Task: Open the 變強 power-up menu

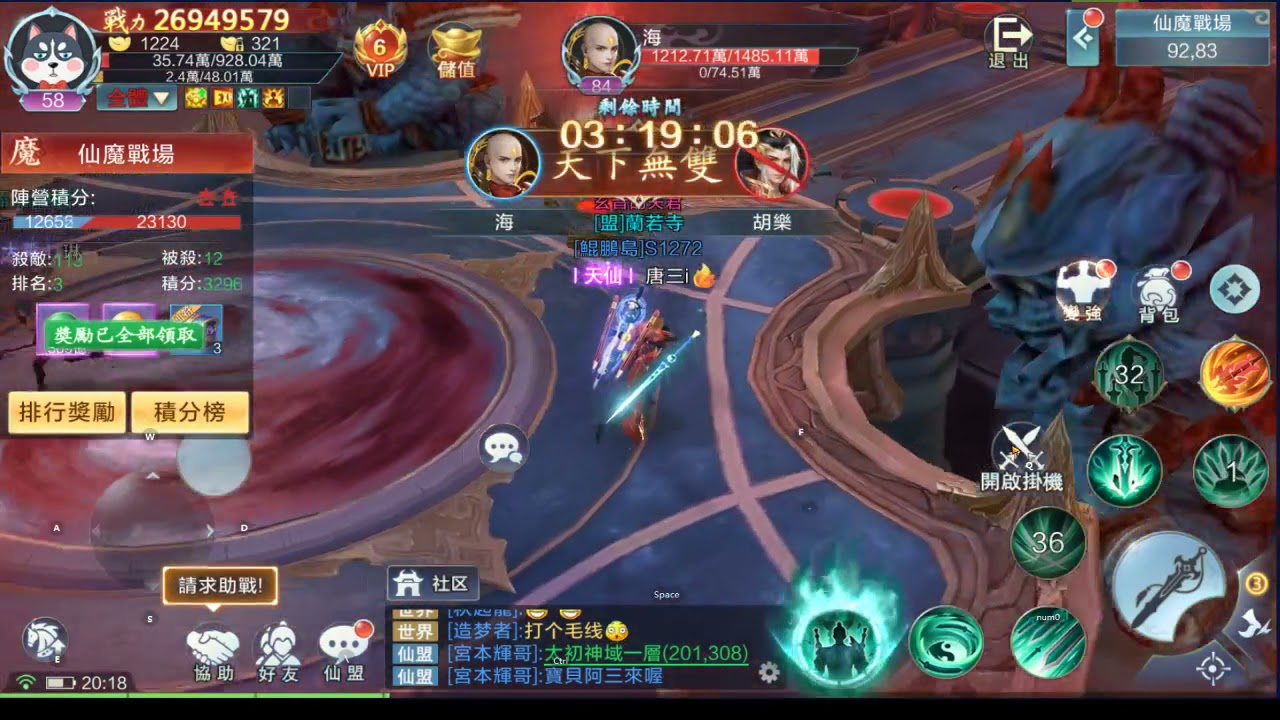Action: [1083, 292]
